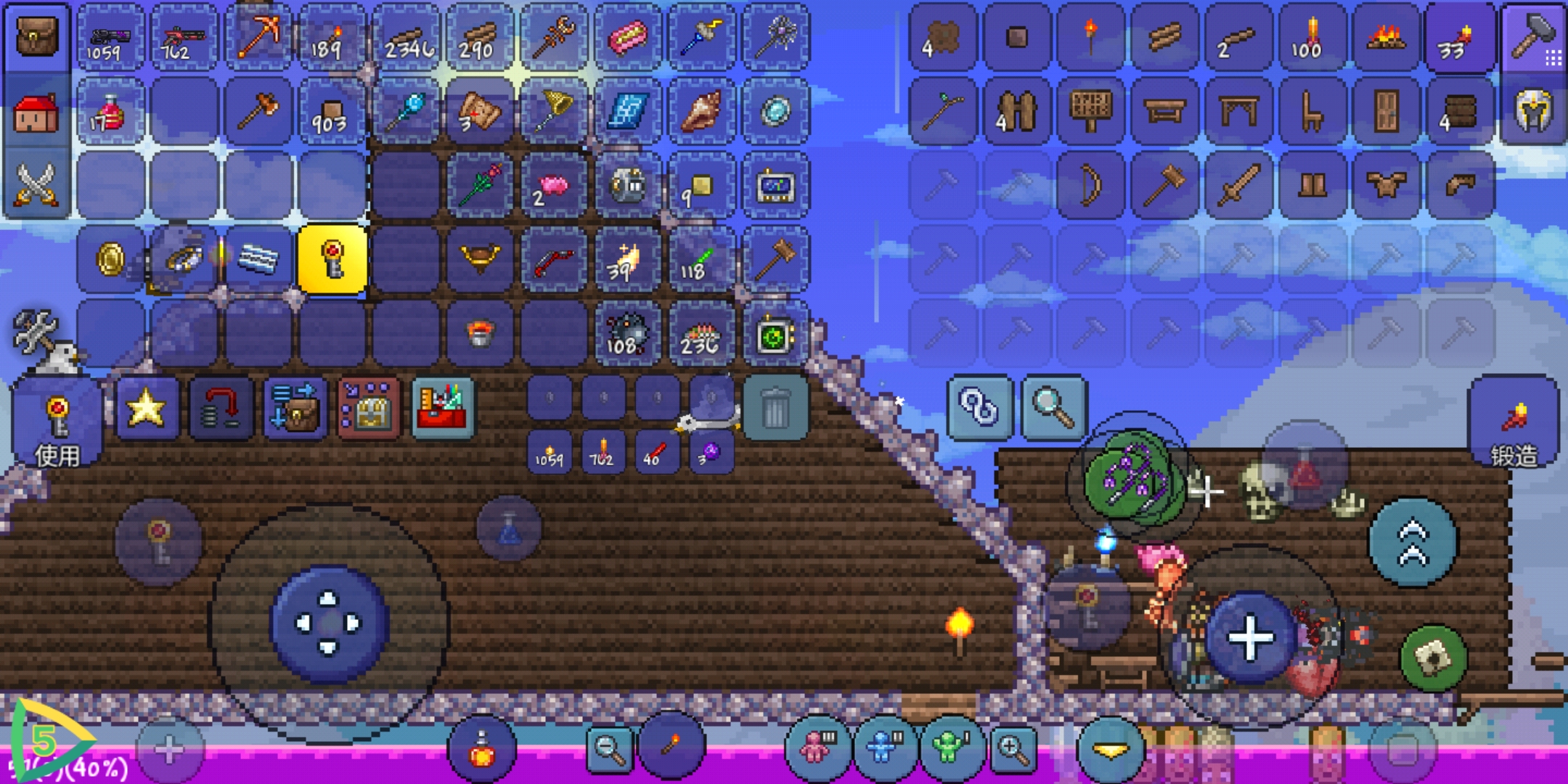Pick the molten pickaxe slot
This screenshot has height=784, width=1568.
(259, 38)
